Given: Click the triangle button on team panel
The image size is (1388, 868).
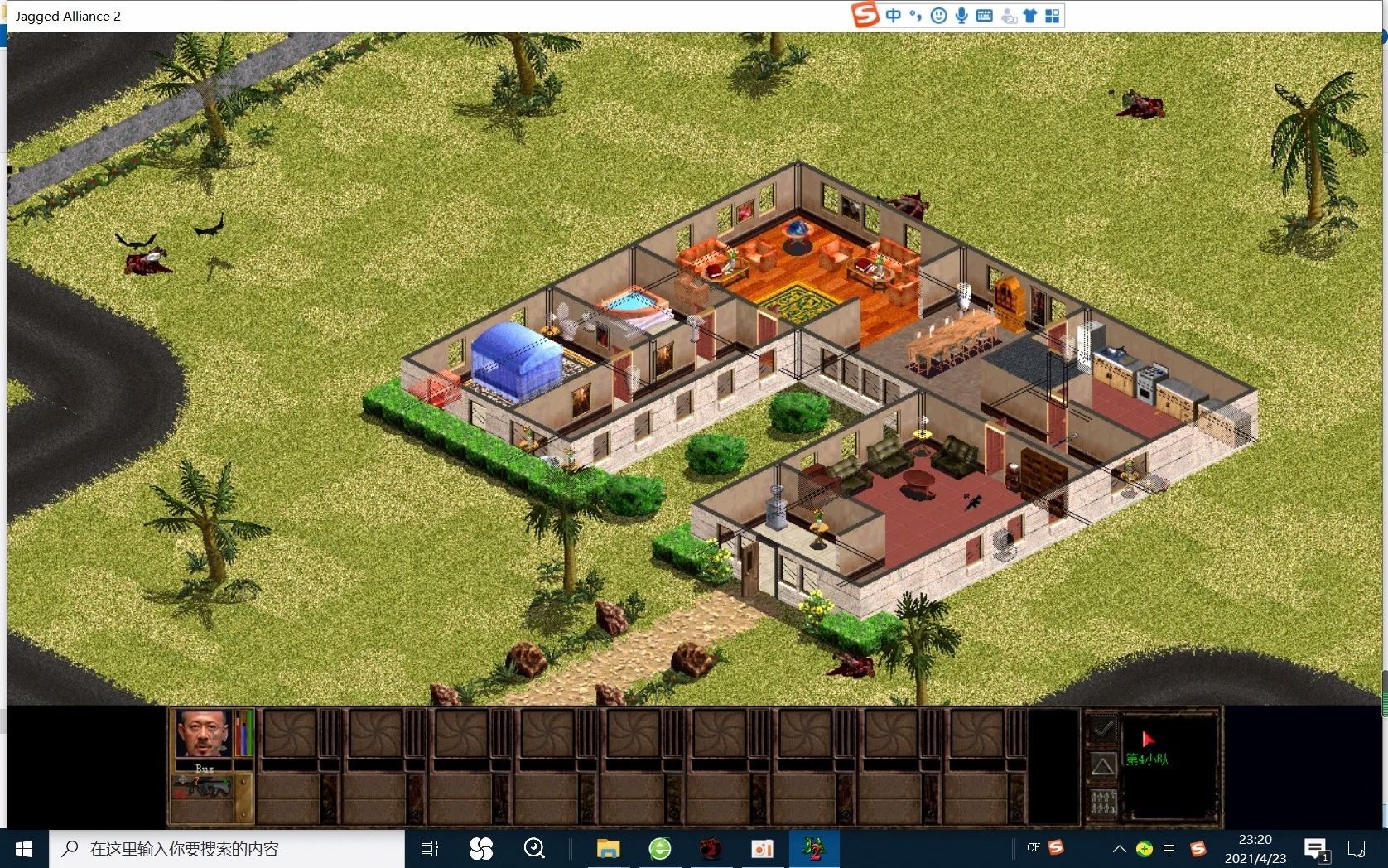Looking at the screenshot, I should tap(1102, 765).
